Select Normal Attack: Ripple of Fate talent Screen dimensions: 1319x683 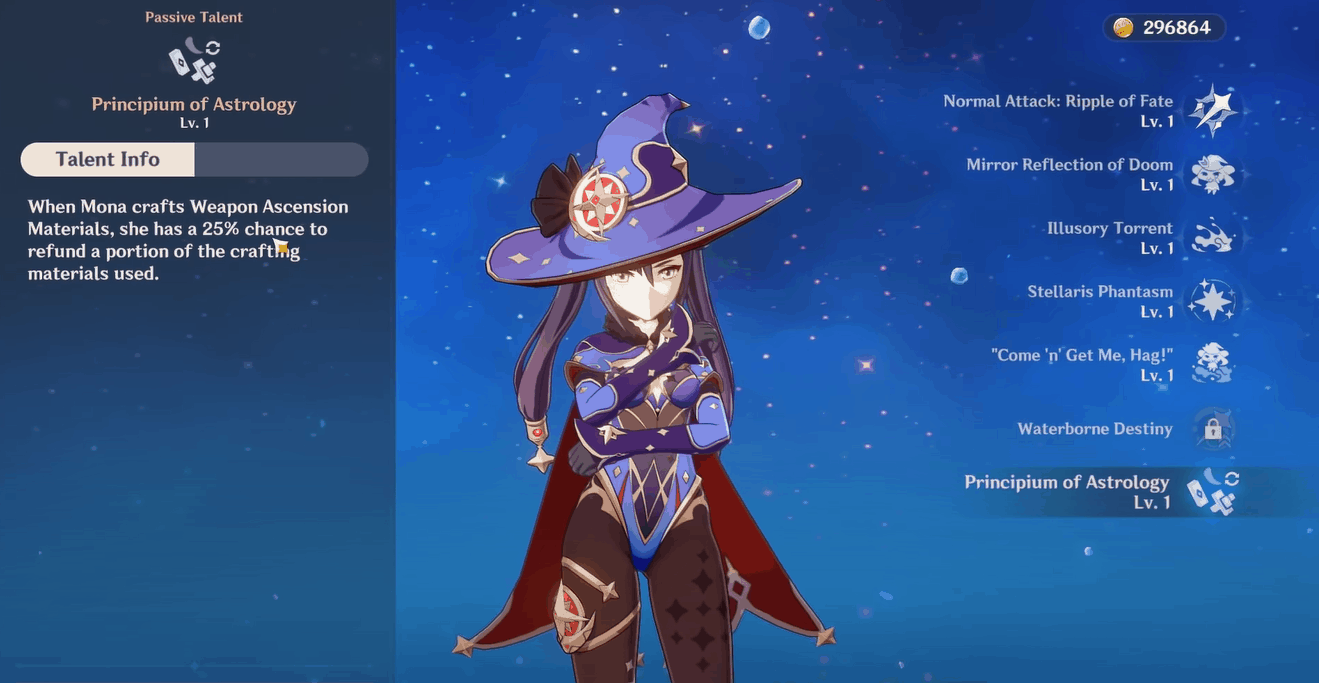click(1211, 111)
